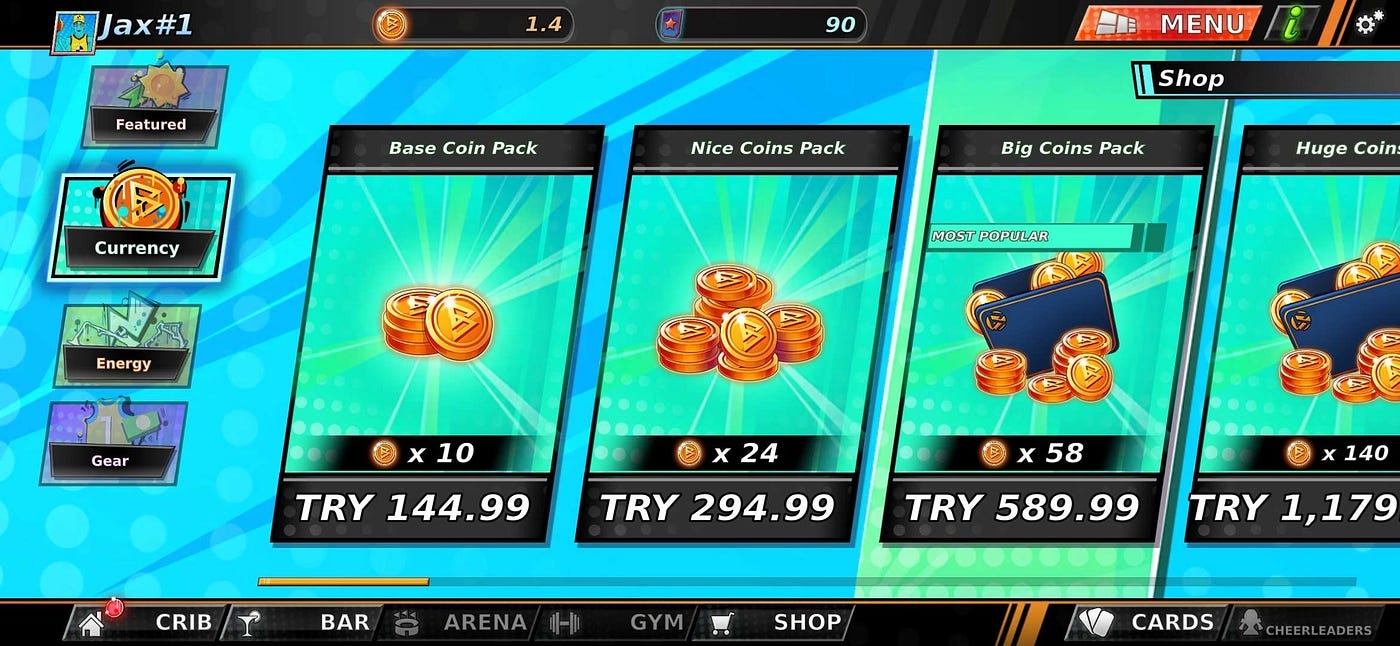Switch to the Currency category
Viewport: 1400px width, 646px height.
[140, 226]
